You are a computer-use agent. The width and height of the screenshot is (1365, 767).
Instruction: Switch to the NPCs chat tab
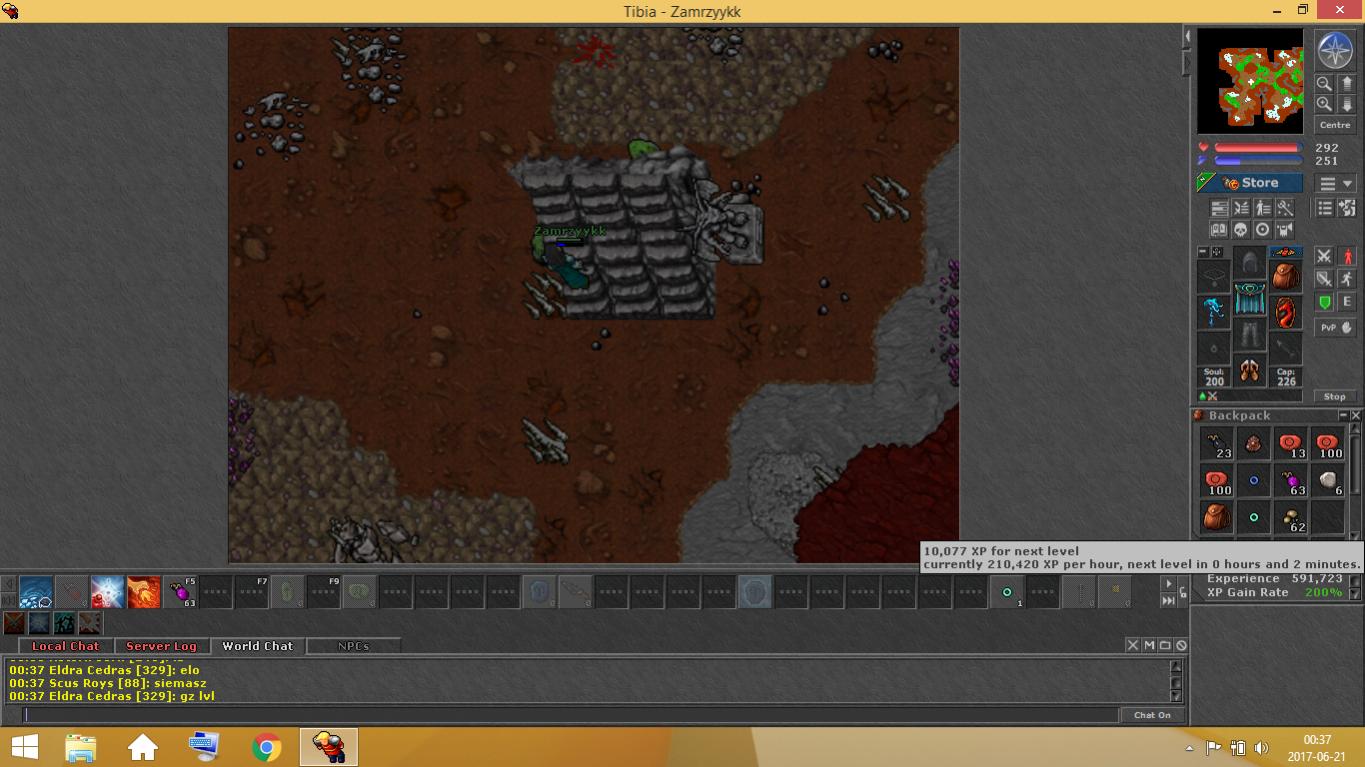click(353, 646)
